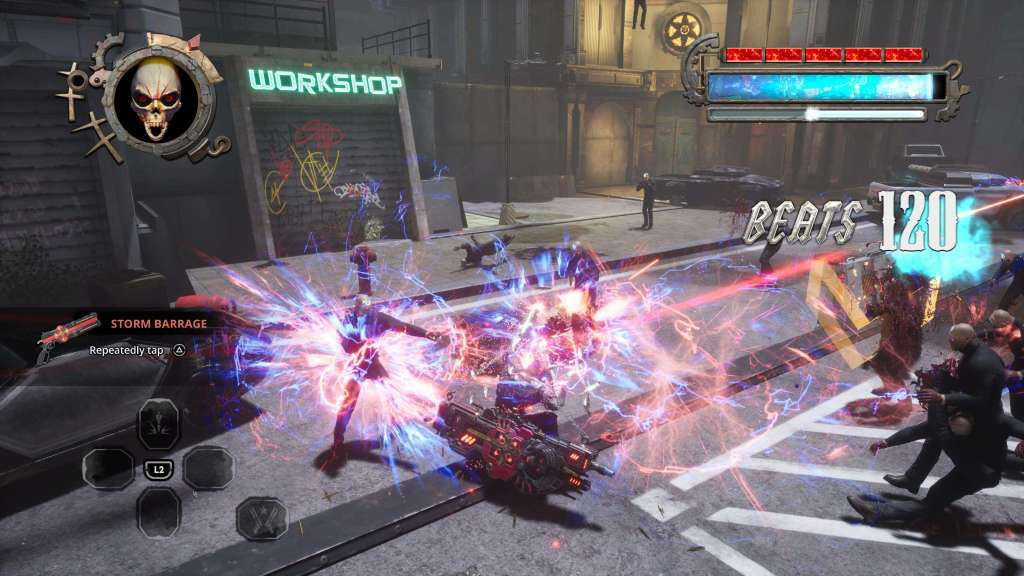Choose the crossed weapons ability slot
1024x576 pixels.
pos(261,519)
